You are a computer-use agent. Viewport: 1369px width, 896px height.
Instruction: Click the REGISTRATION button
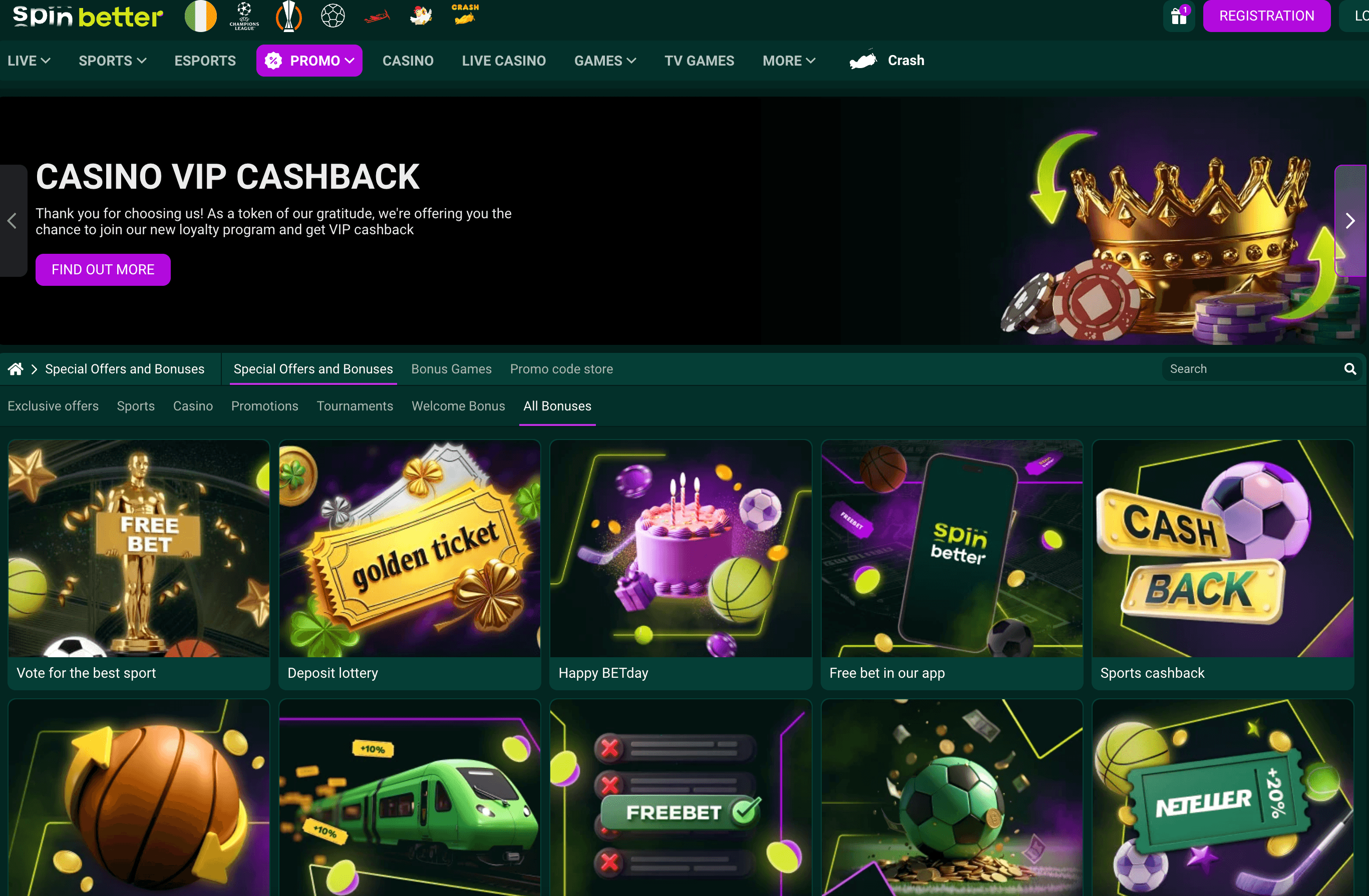point(1267,16)
